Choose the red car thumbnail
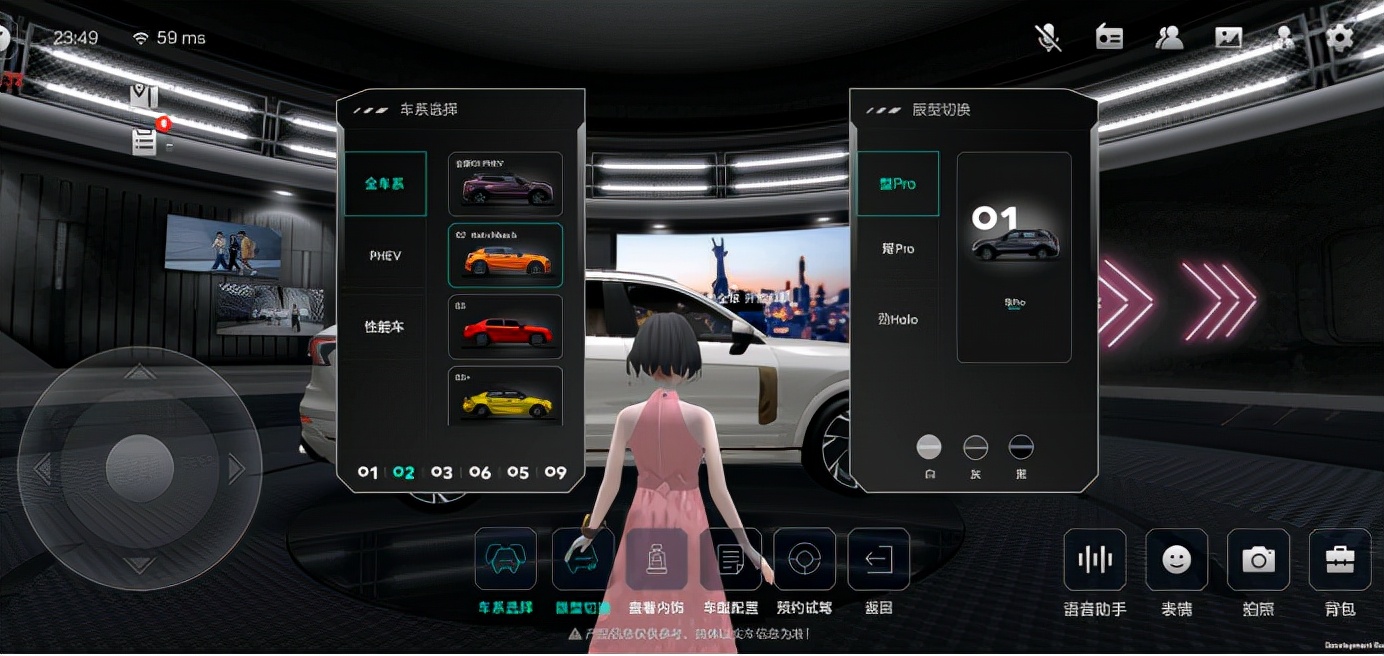The height and width of the screenshot is (656, 1384). click(505, 327)
